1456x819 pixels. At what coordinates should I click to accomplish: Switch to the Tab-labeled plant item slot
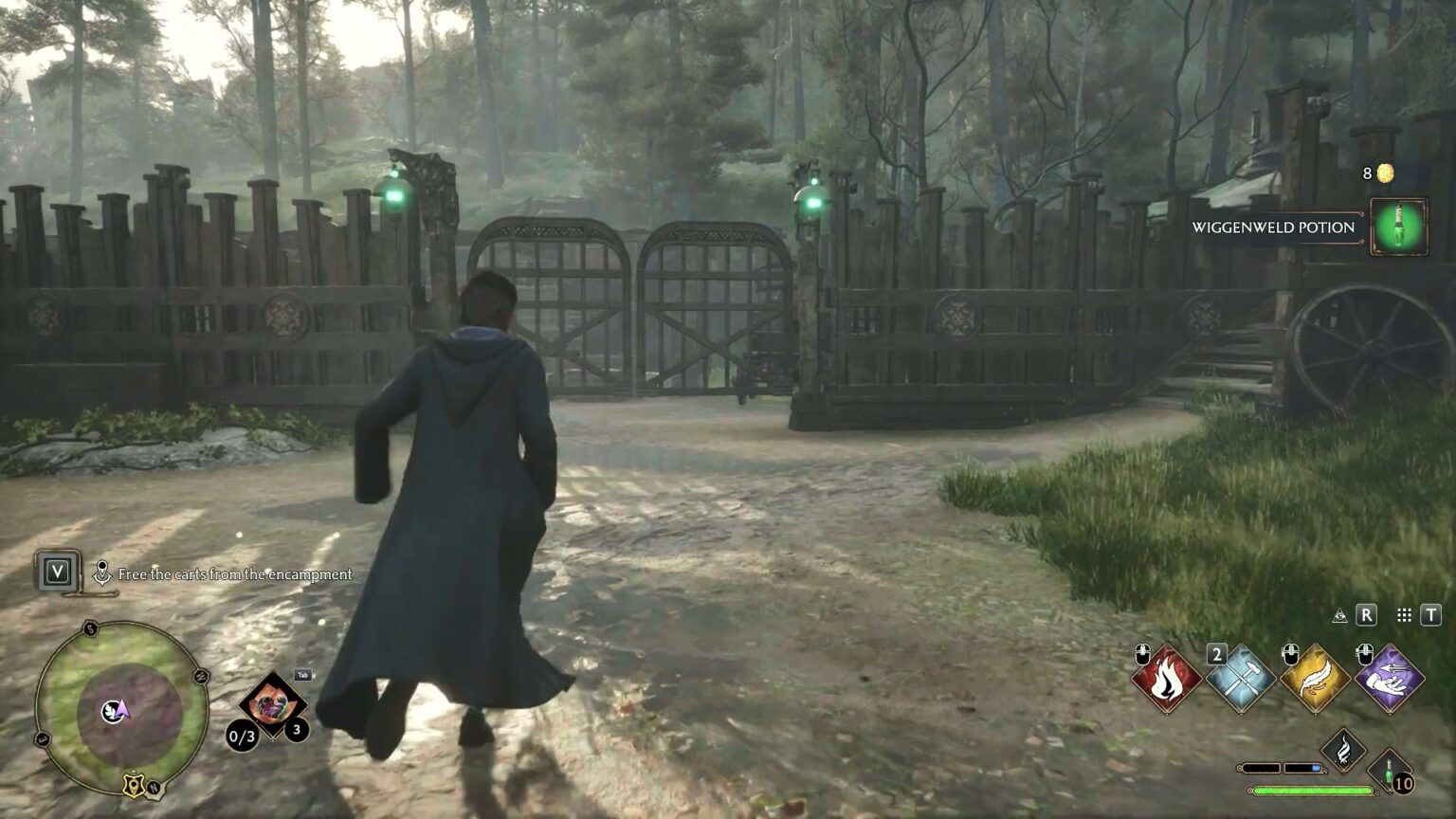273,704
